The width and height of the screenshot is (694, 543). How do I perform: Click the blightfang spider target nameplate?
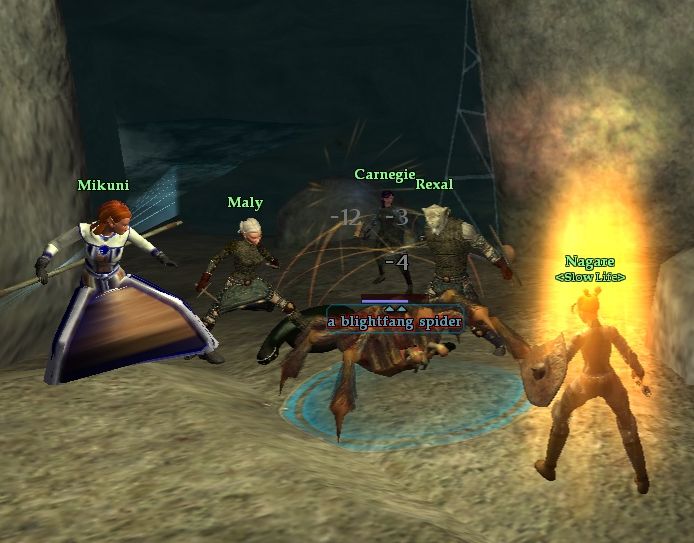tap(394, 321)
